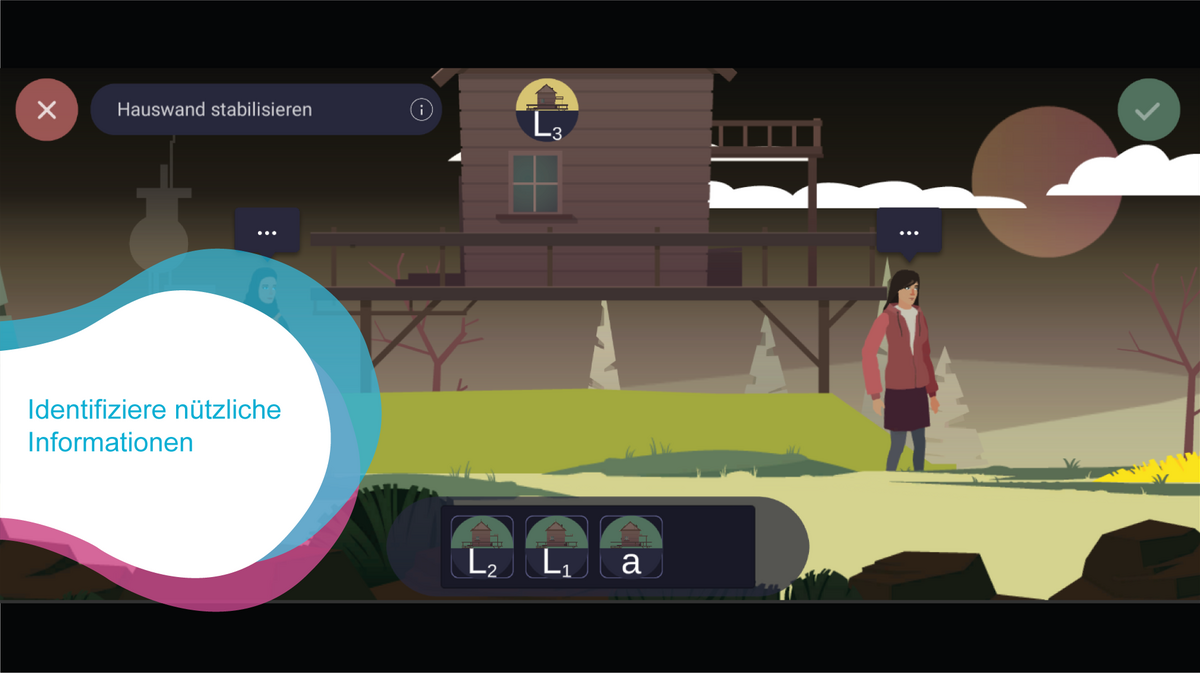Select the 'a' variable tile
This screenshot has width=1200, height=675.
(x=631, y=547)
